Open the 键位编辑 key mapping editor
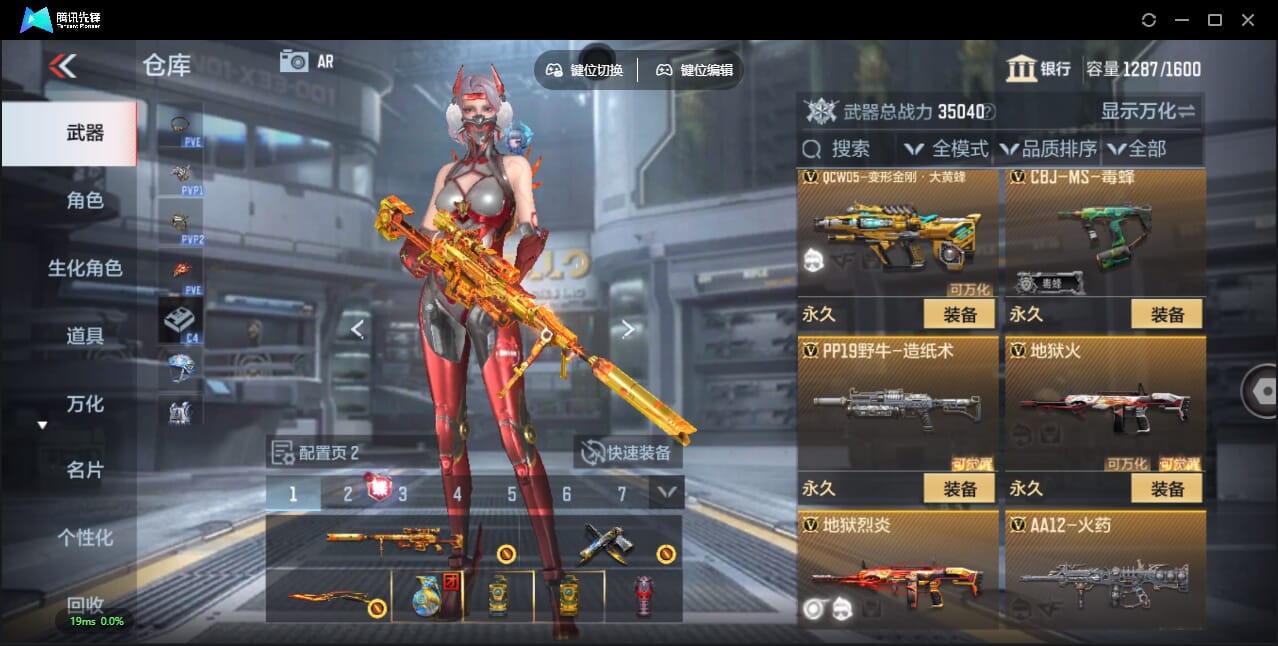This screenshot has width=1278, height=646. [x=695, y=70]
